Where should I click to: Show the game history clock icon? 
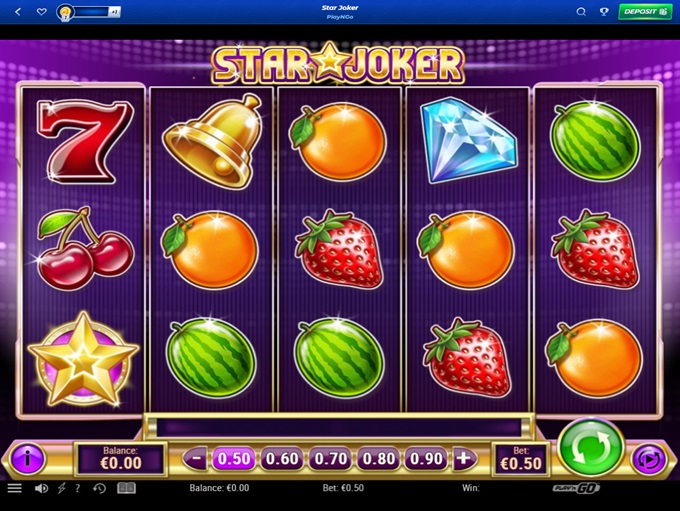(100, 488)
